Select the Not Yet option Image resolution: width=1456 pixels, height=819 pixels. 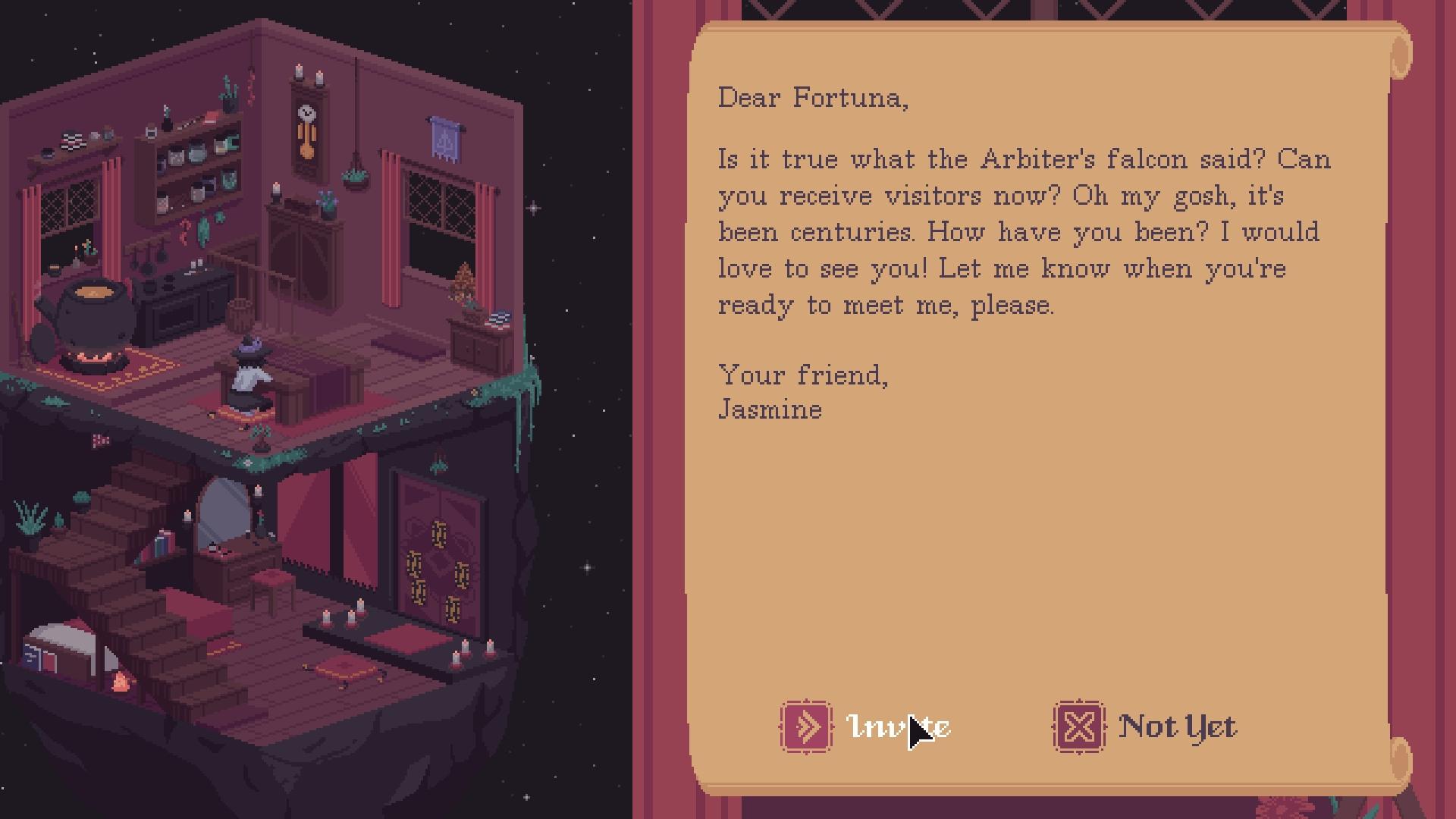pos(1146,727)
